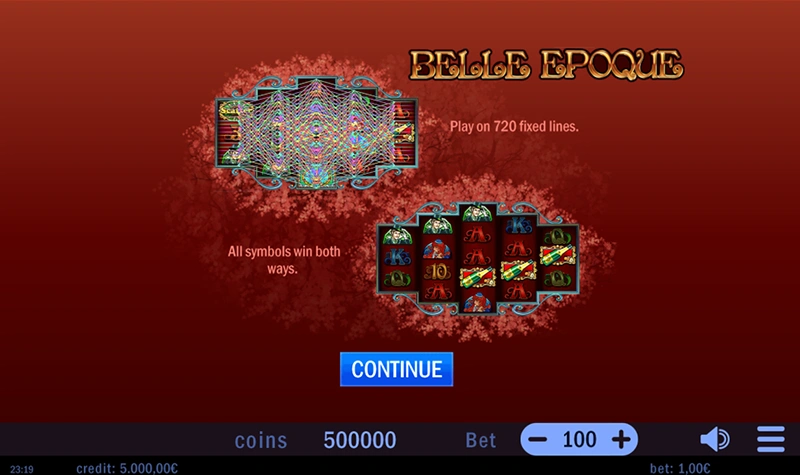Open the hamburger menu
800x475 pixels.
click(770, 439)
